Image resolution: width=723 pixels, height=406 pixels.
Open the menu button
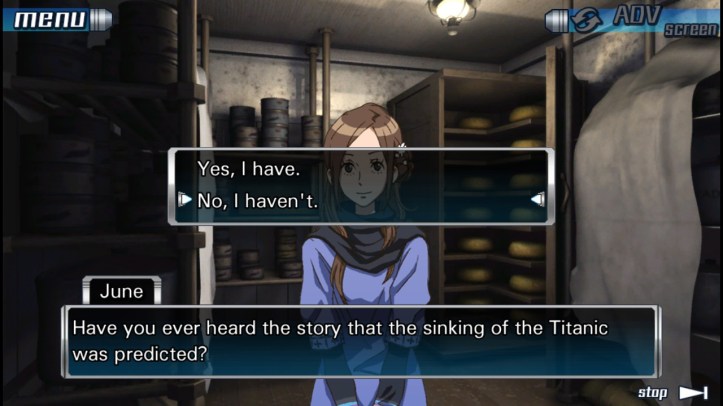tap(58, 18)
